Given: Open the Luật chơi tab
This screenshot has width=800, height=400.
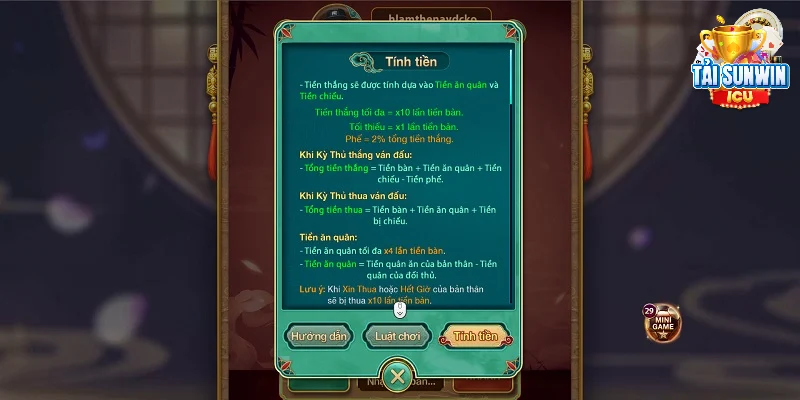Looking at the screenshot, I should coord(397,336).
